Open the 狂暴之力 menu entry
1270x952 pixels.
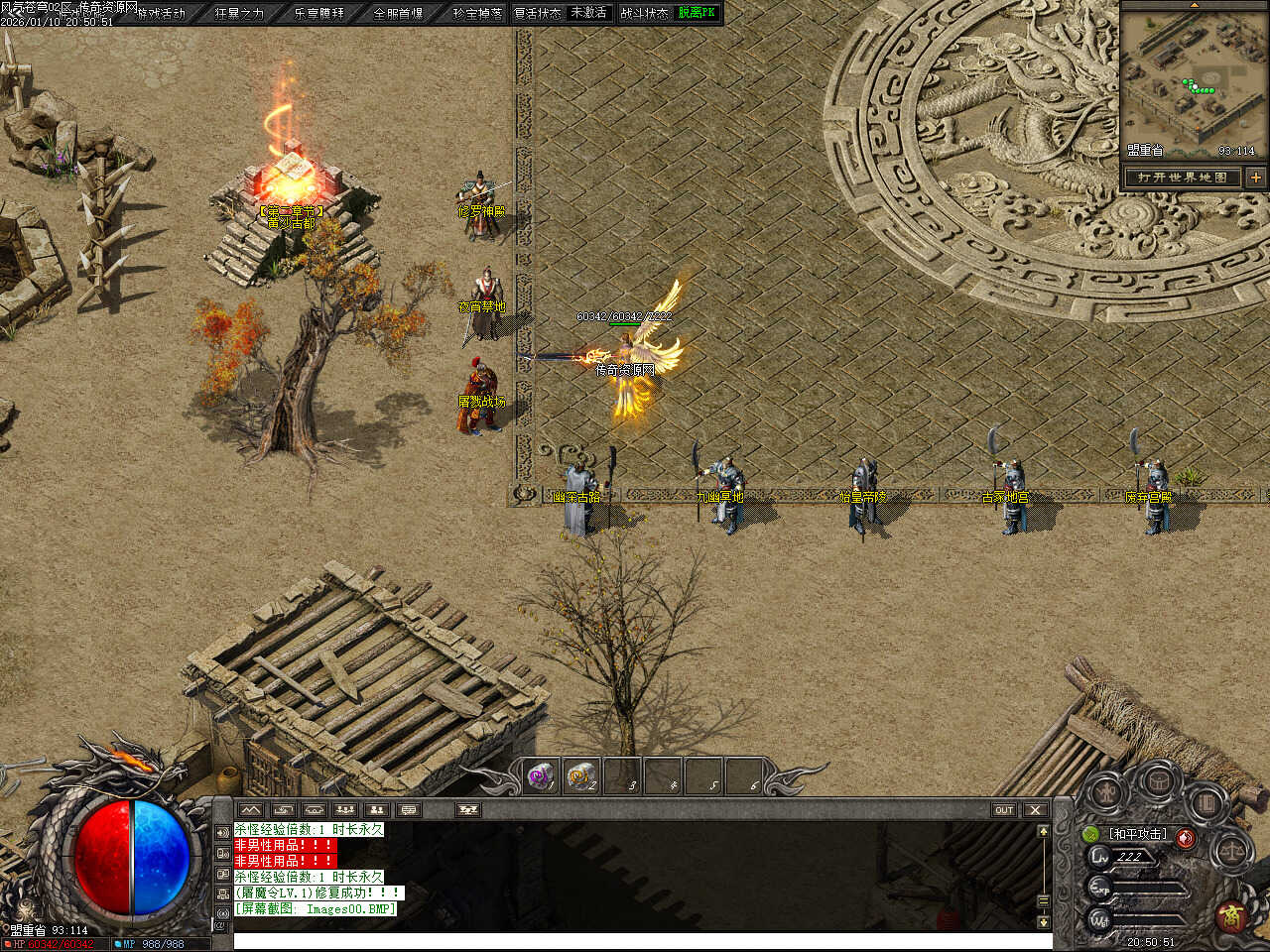[239, 13]
